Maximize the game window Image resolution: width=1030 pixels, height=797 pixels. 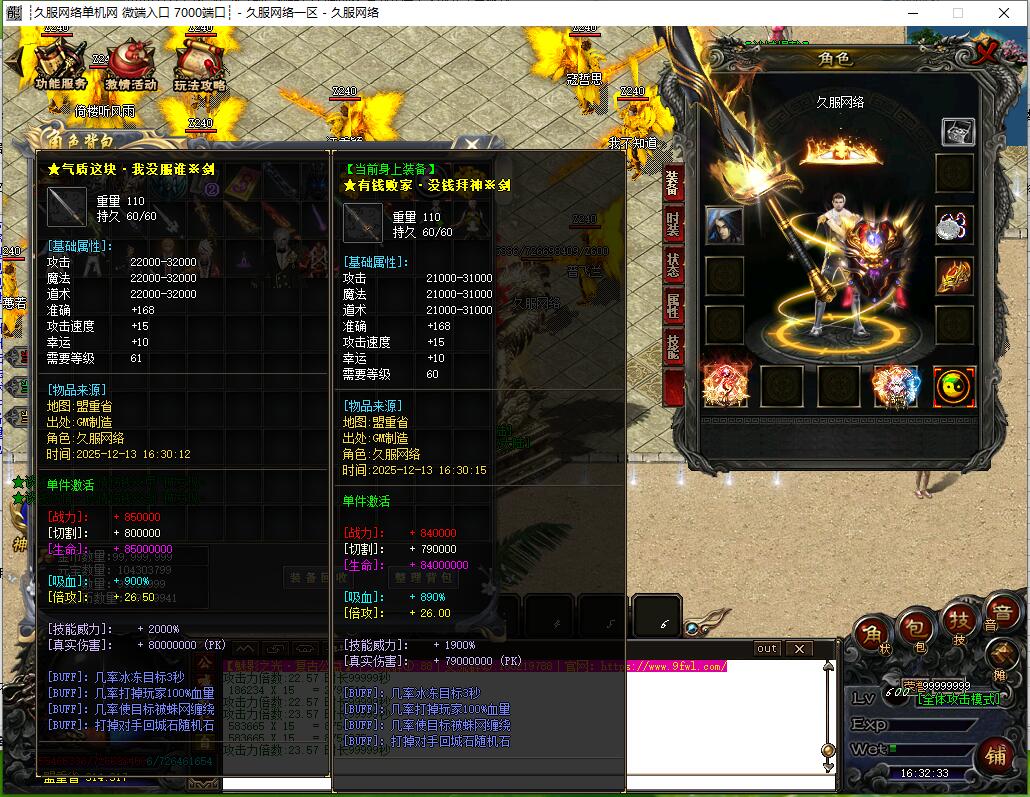tap(958, 13)
